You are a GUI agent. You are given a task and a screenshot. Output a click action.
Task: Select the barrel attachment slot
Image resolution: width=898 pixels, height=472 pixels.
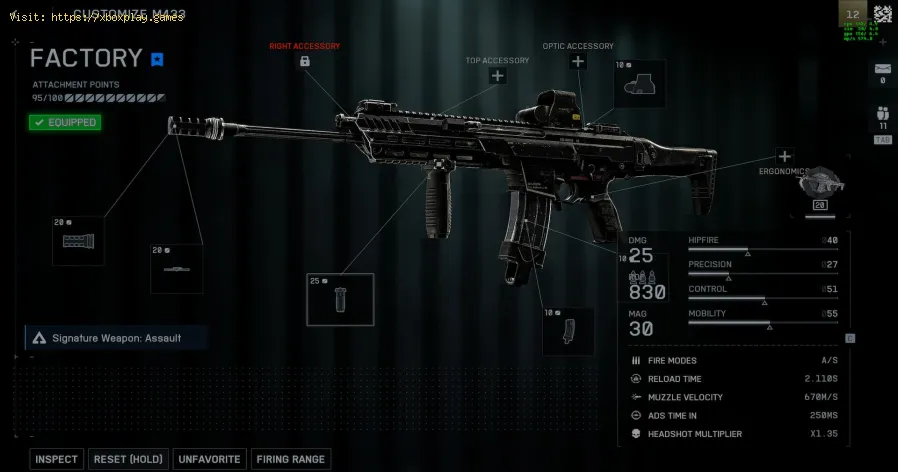point(176,268)
